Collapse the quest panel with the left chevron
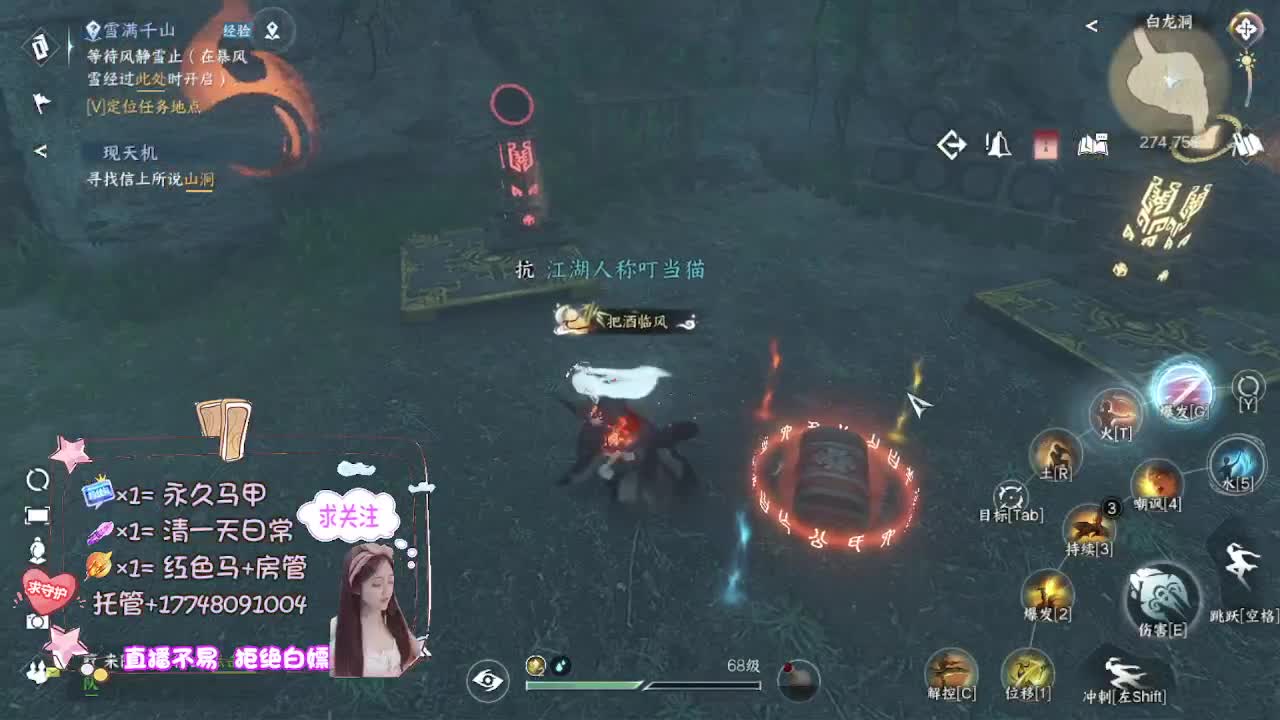The image size is (1280, 720). click(x=40, y=153)
